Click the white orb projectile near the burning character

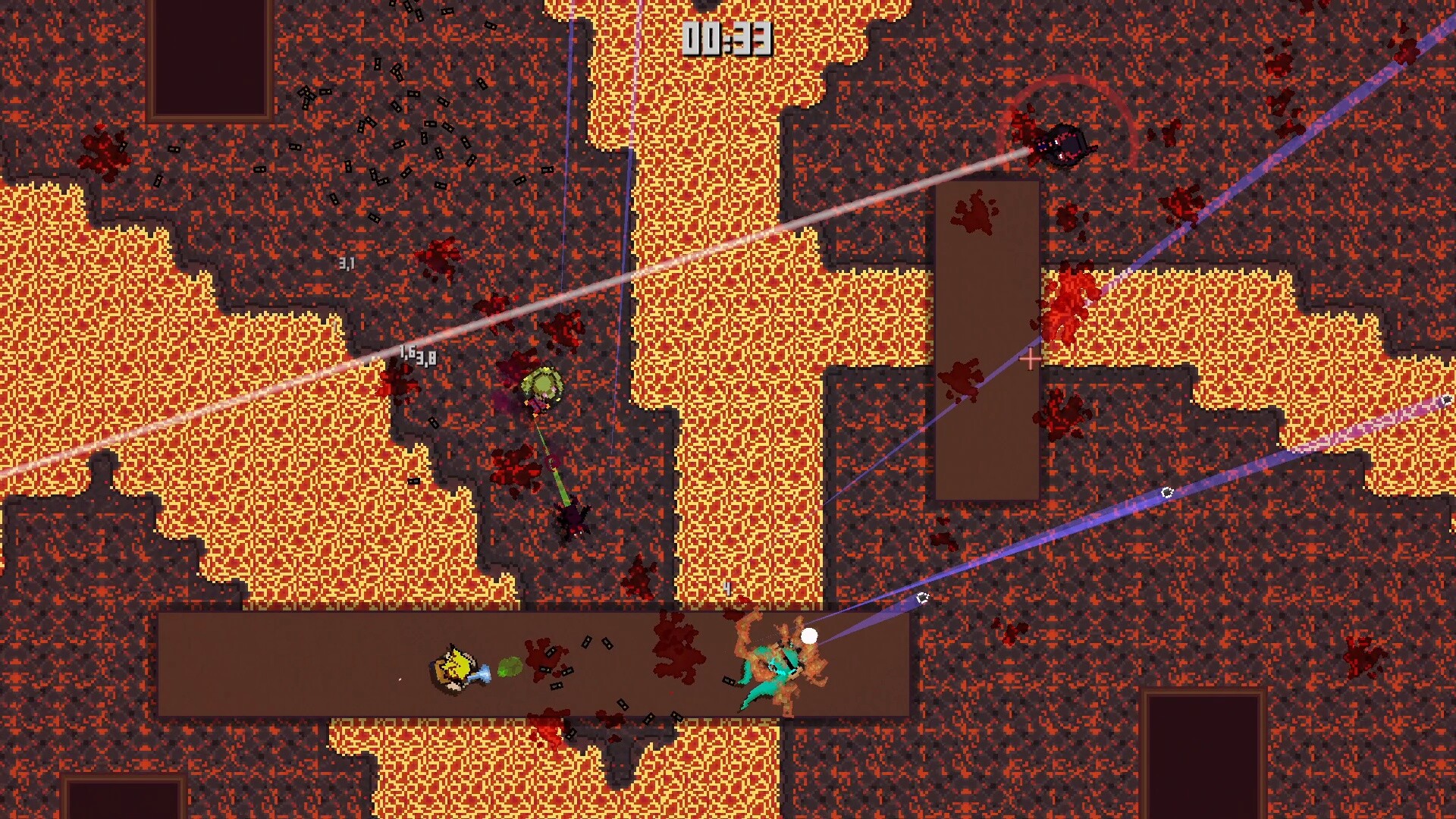pyautogui.click(x=809, y=634)
